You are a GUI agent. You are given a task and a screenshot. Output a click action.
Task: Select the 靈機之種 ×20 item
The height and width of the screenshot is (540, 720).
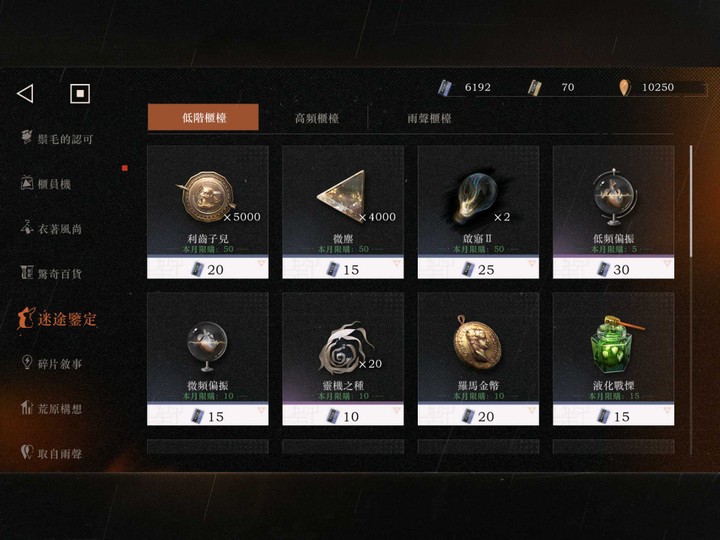tap(343, 358)
